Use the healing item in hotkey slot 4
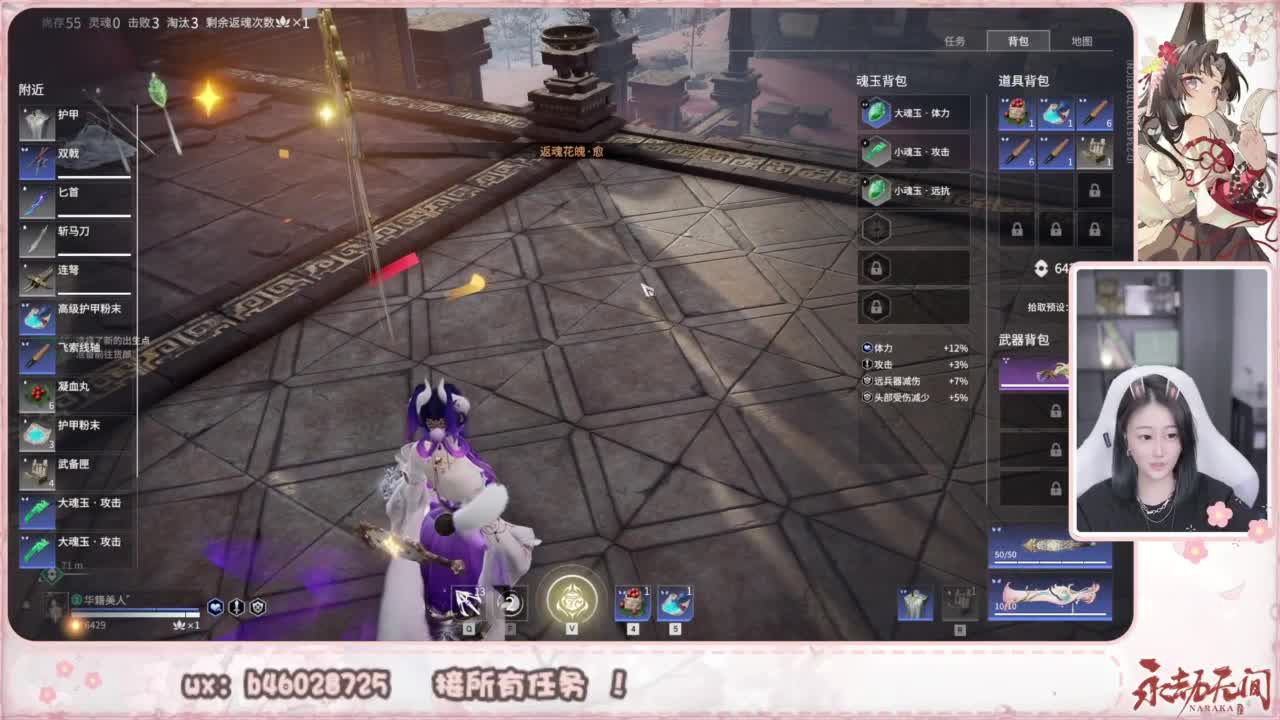Image resolution: width=1280 pixels, height=720 pixels. click(x=632, y=601)
